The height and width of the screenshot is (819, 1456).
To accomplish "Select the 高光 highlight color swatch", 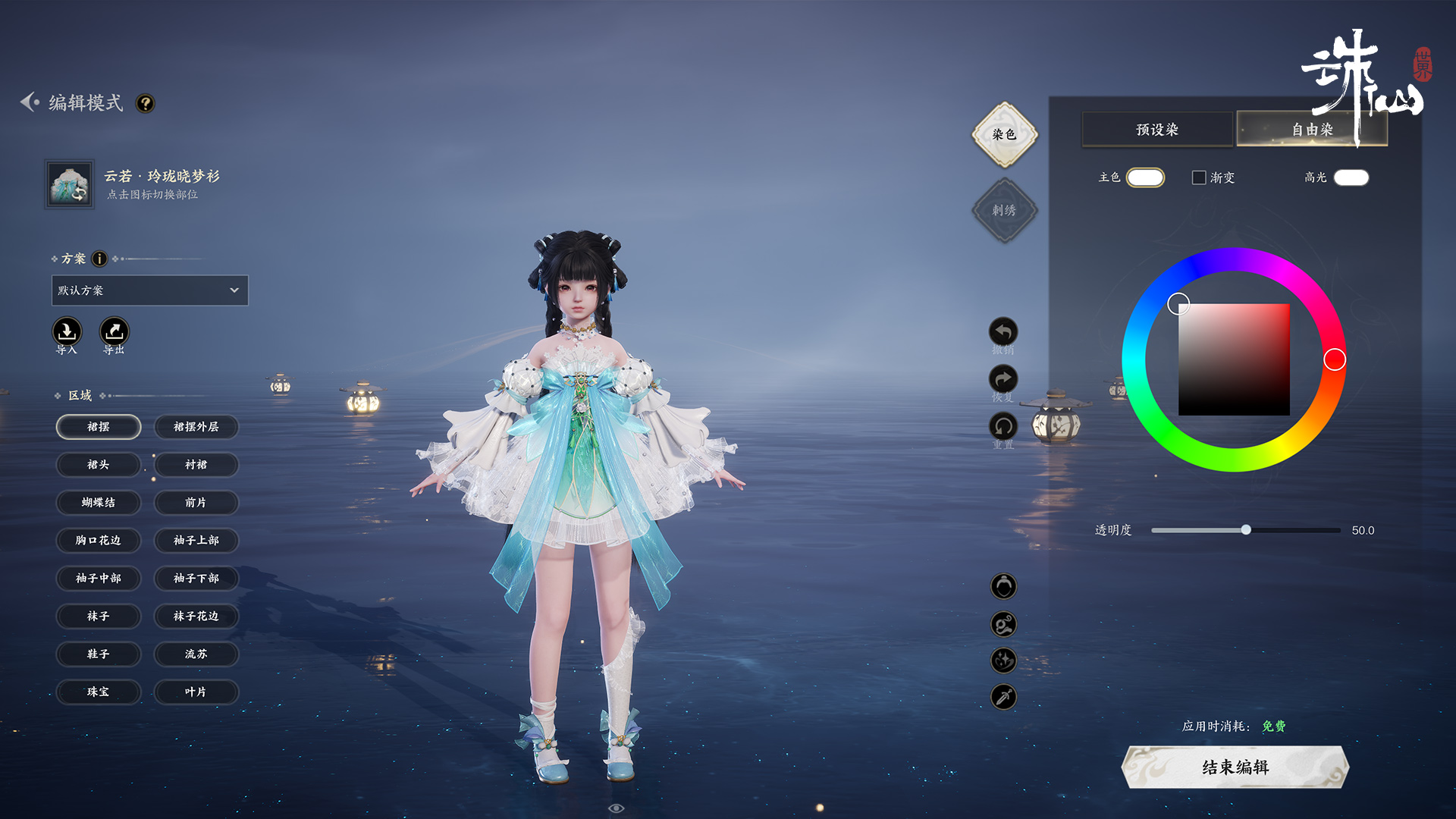I will (x=1351, y=177).
